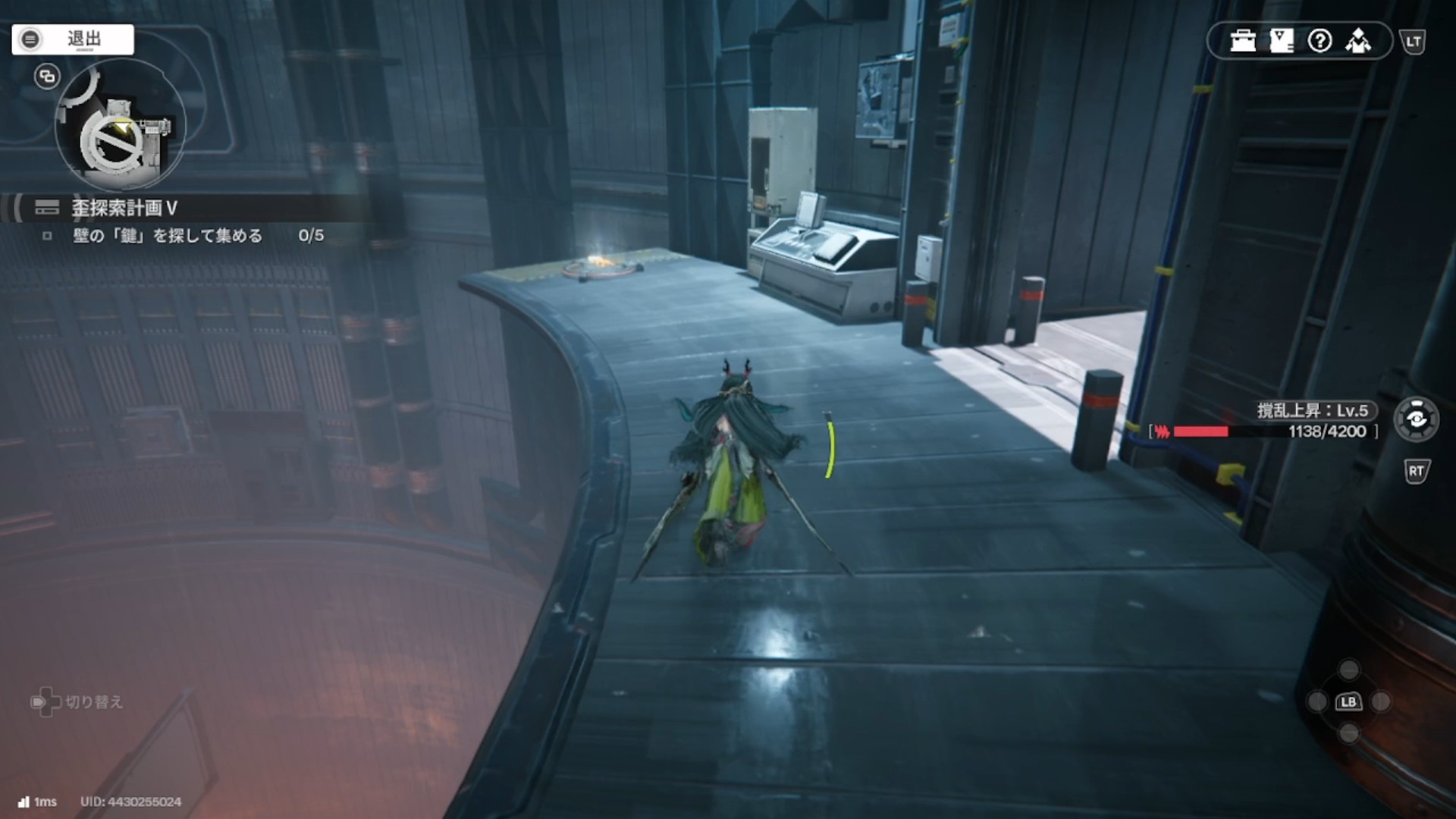Activate the eye skill icon
This screenshot has width=1456, height=819.
(x=1416, y=419)
